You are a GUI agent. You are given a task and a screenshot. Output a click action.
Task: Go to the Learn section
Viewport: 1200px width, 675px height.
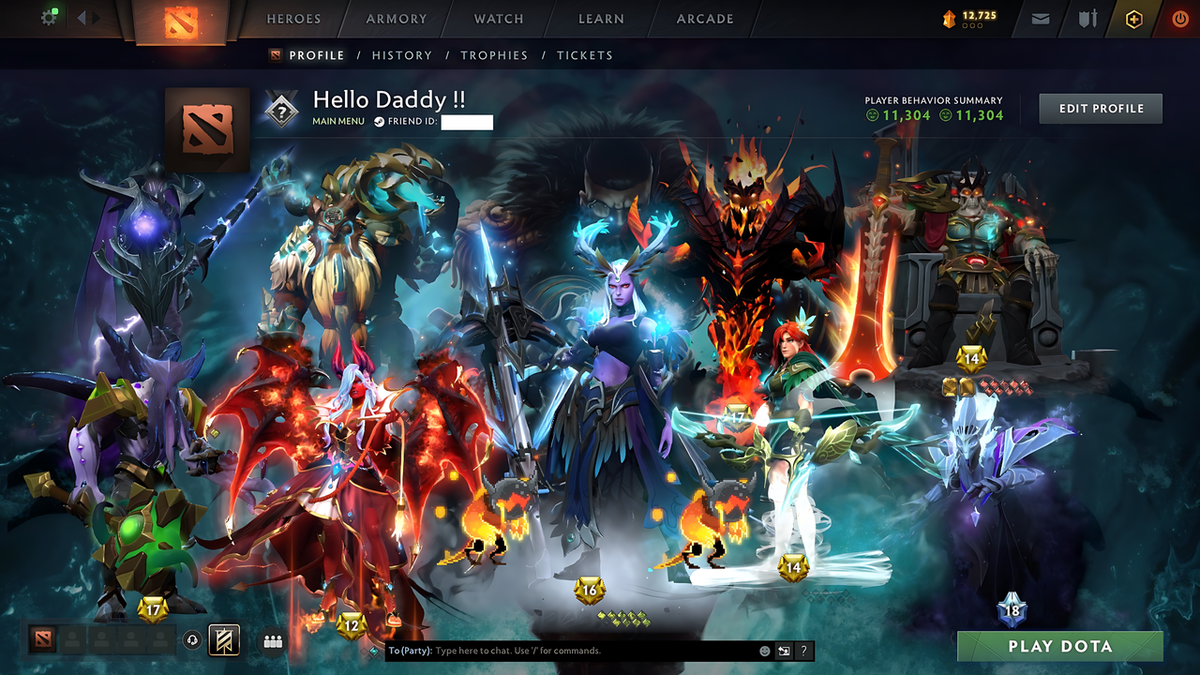[x=601, y=19]
